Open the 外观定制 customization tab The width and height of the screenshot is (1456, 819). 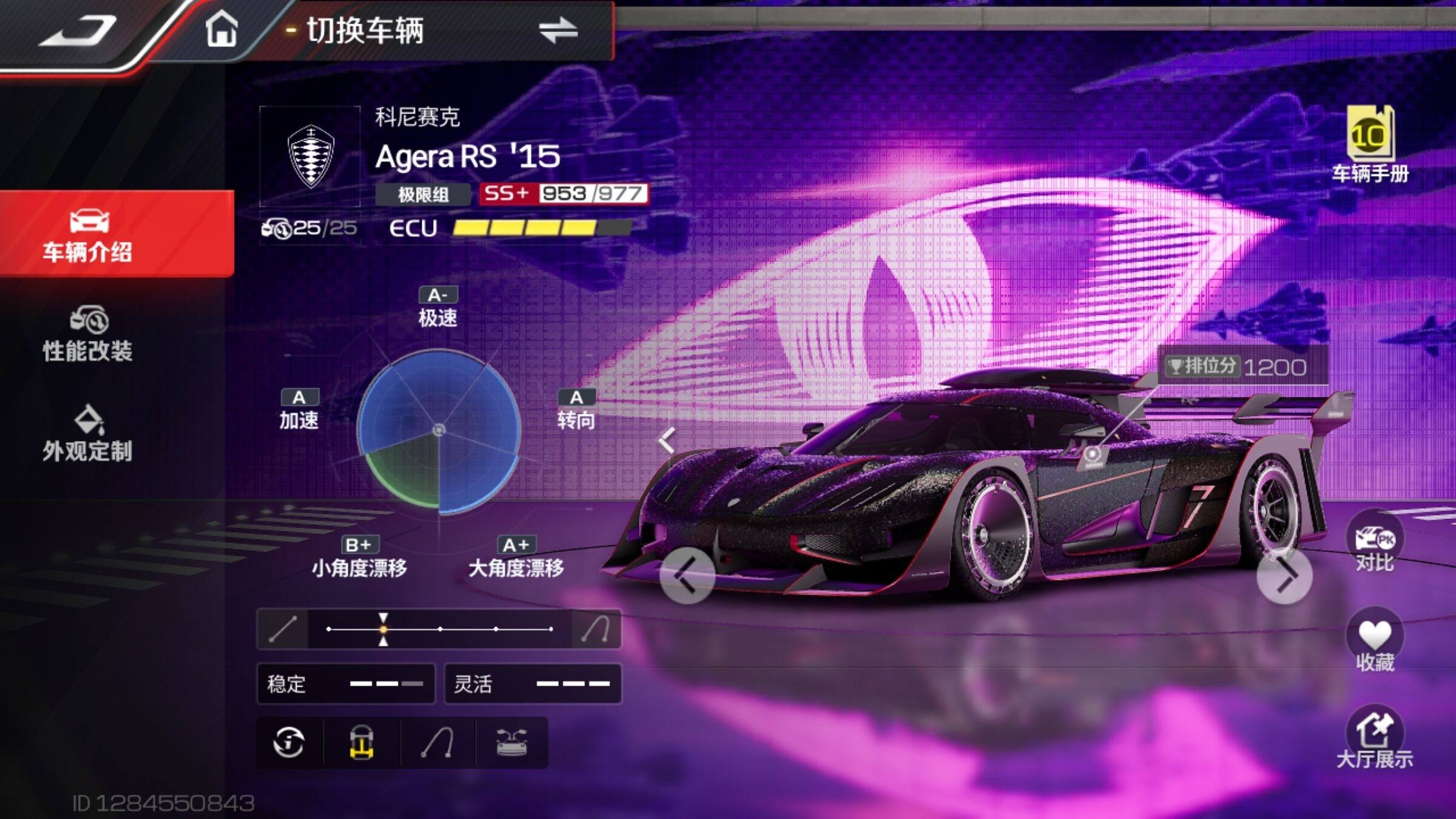click(88, 434)
